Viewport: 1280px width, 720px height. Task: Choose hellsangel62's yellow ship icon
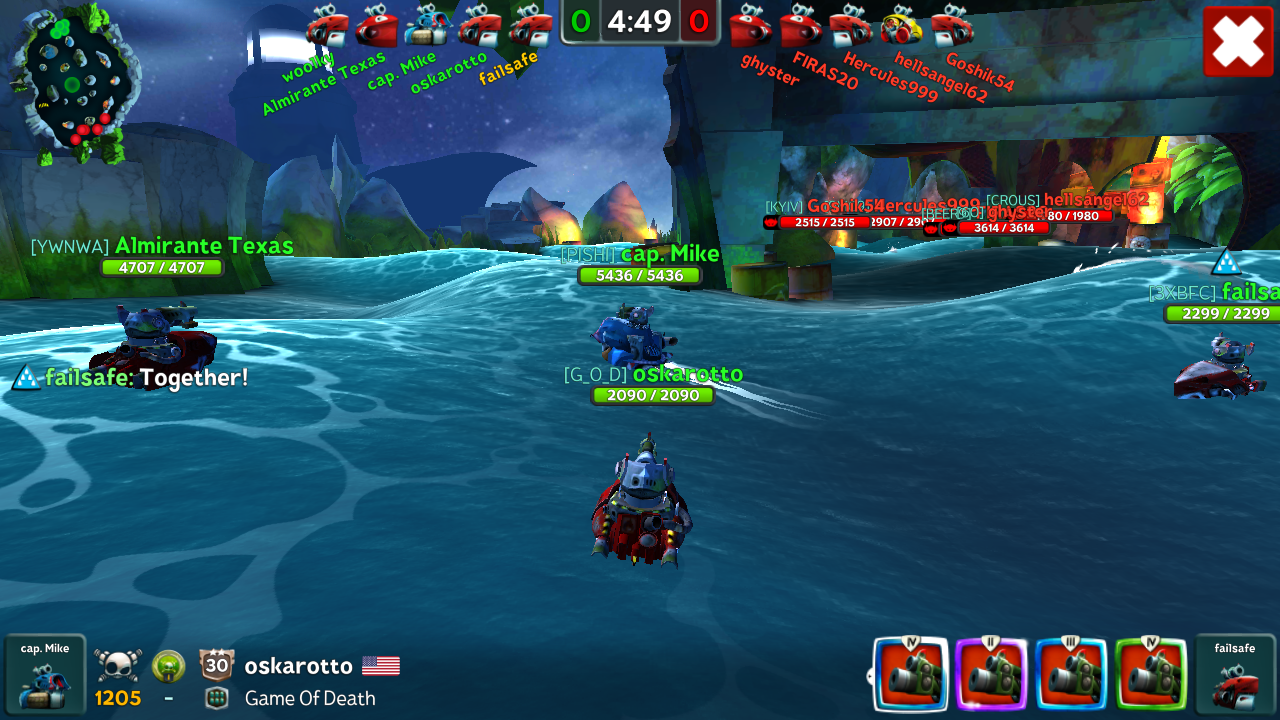pyautogui.click(x=902, y=26)
